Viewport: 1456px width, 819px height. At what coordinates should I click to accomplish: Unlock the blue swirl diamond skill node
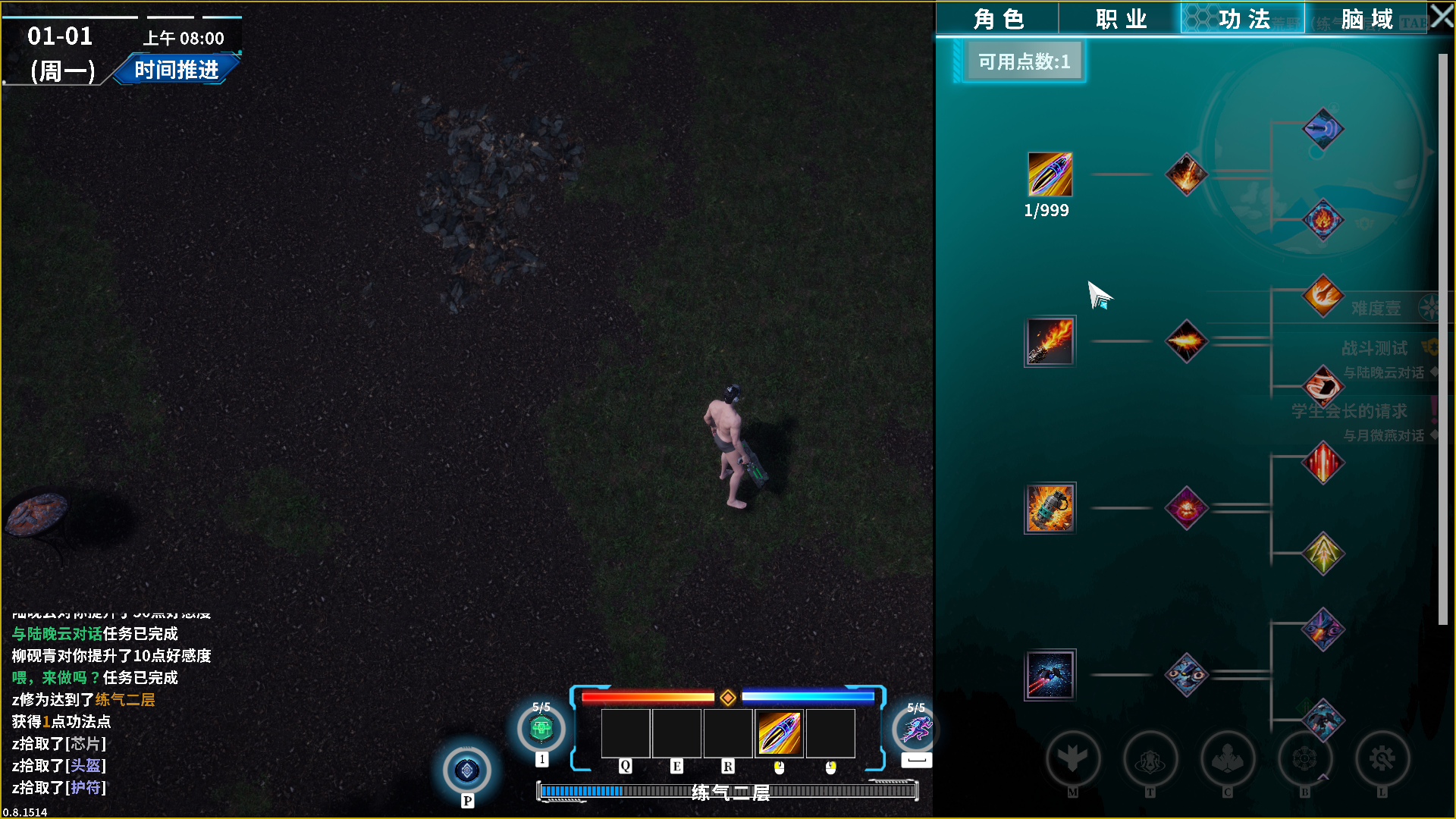[x=1323, y=129]
